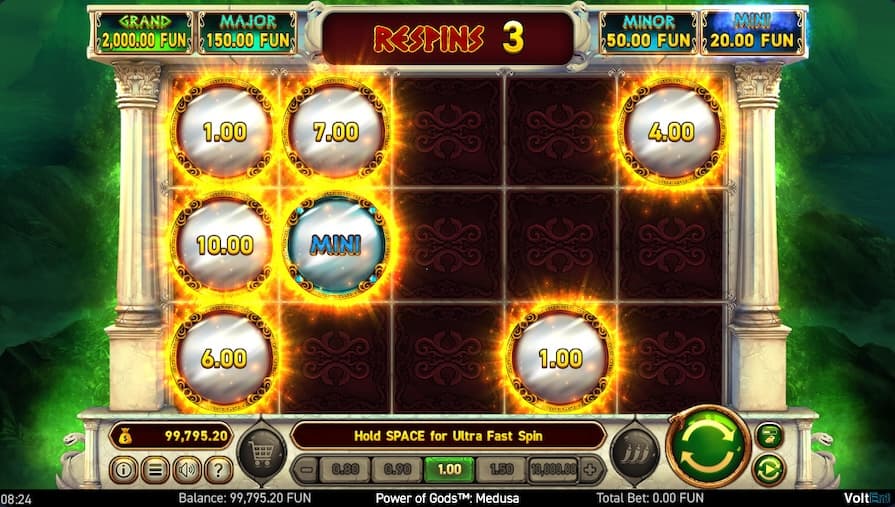Open the info paytable button
Viewport: 895px width, 507px height.
coord(125,468)
